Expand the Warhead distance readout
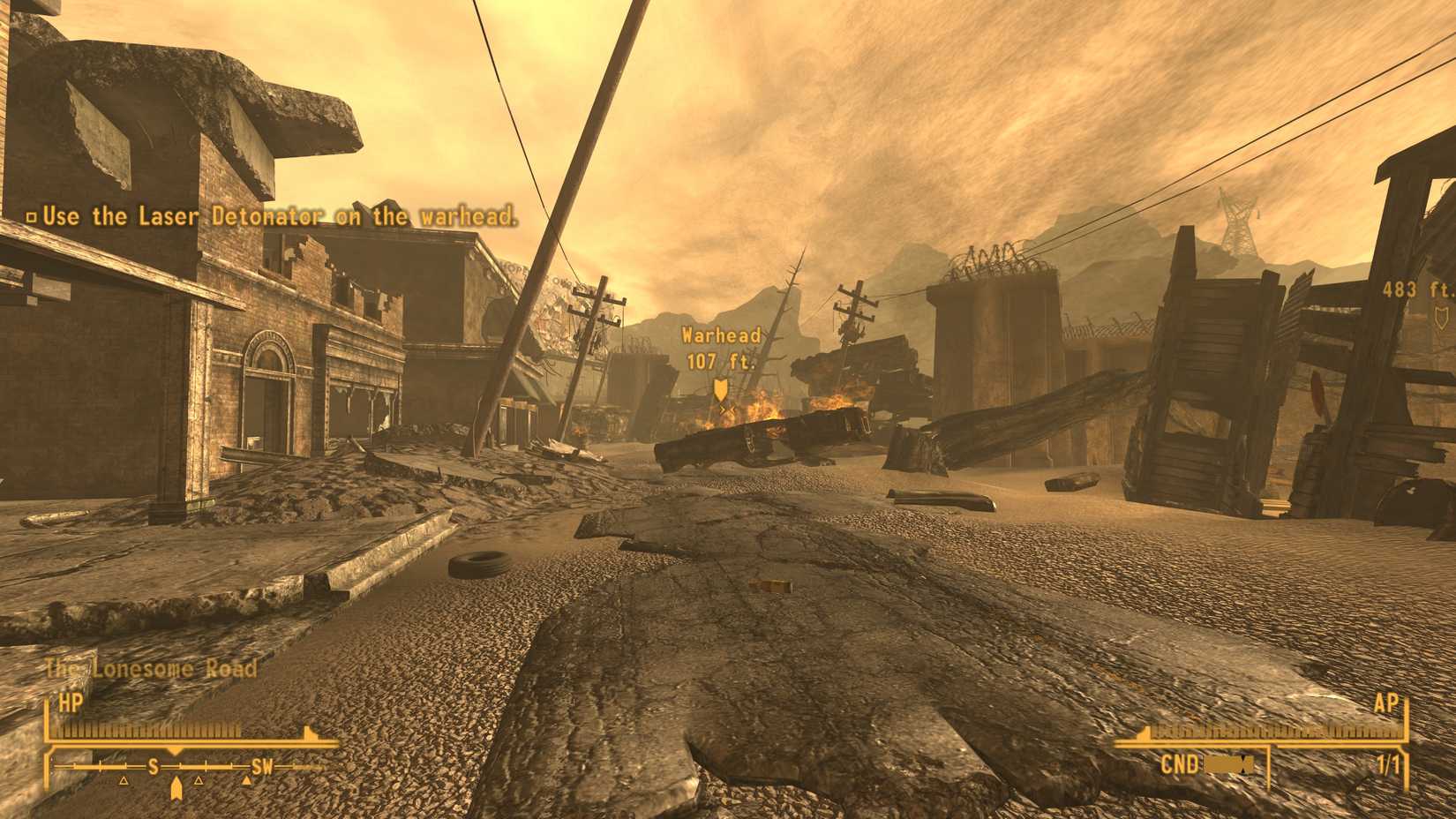 pyautogui.click(x=721, y=334)
